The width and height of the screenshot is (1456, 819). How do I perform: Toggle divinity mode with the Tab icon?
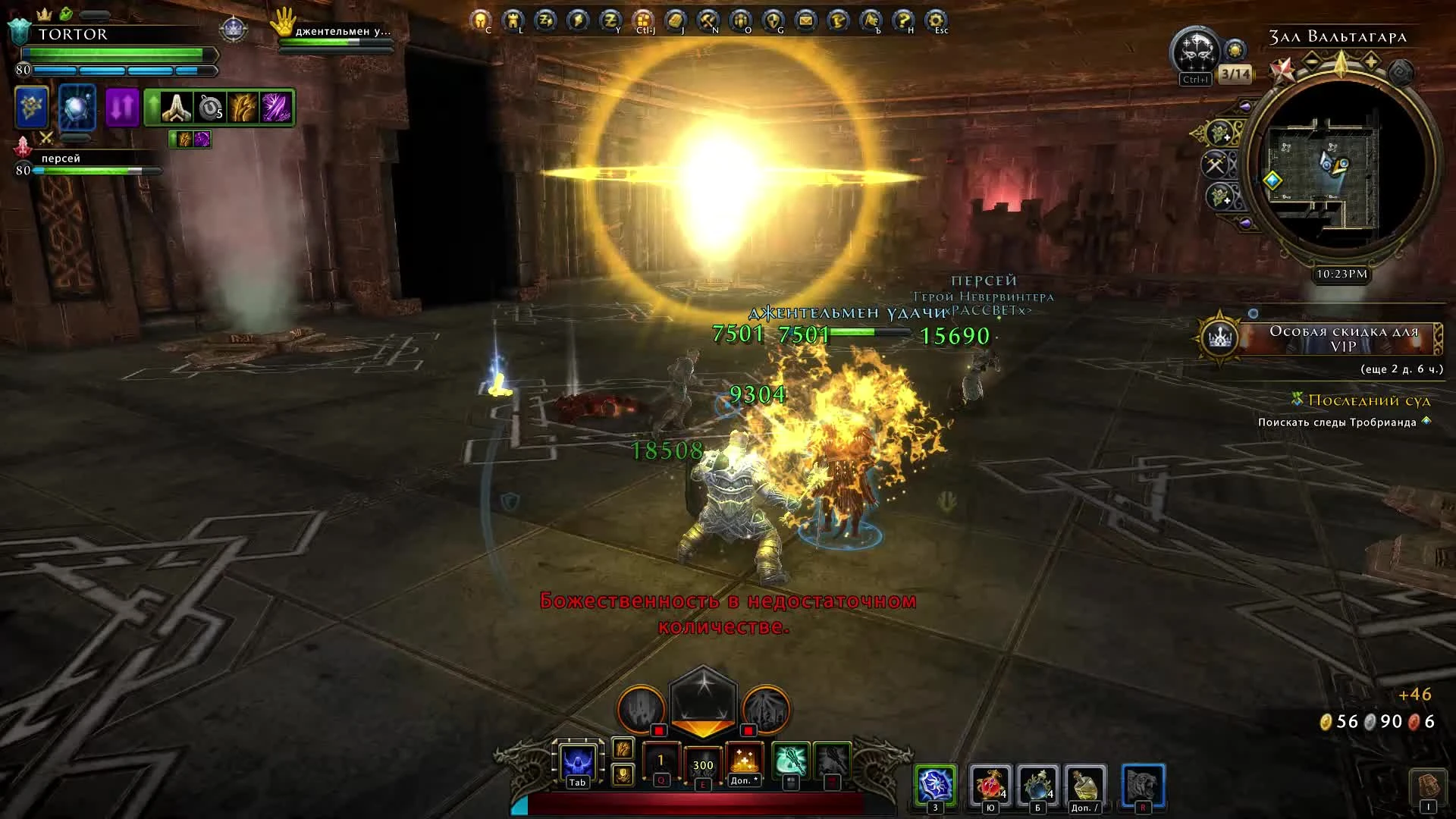577,762
